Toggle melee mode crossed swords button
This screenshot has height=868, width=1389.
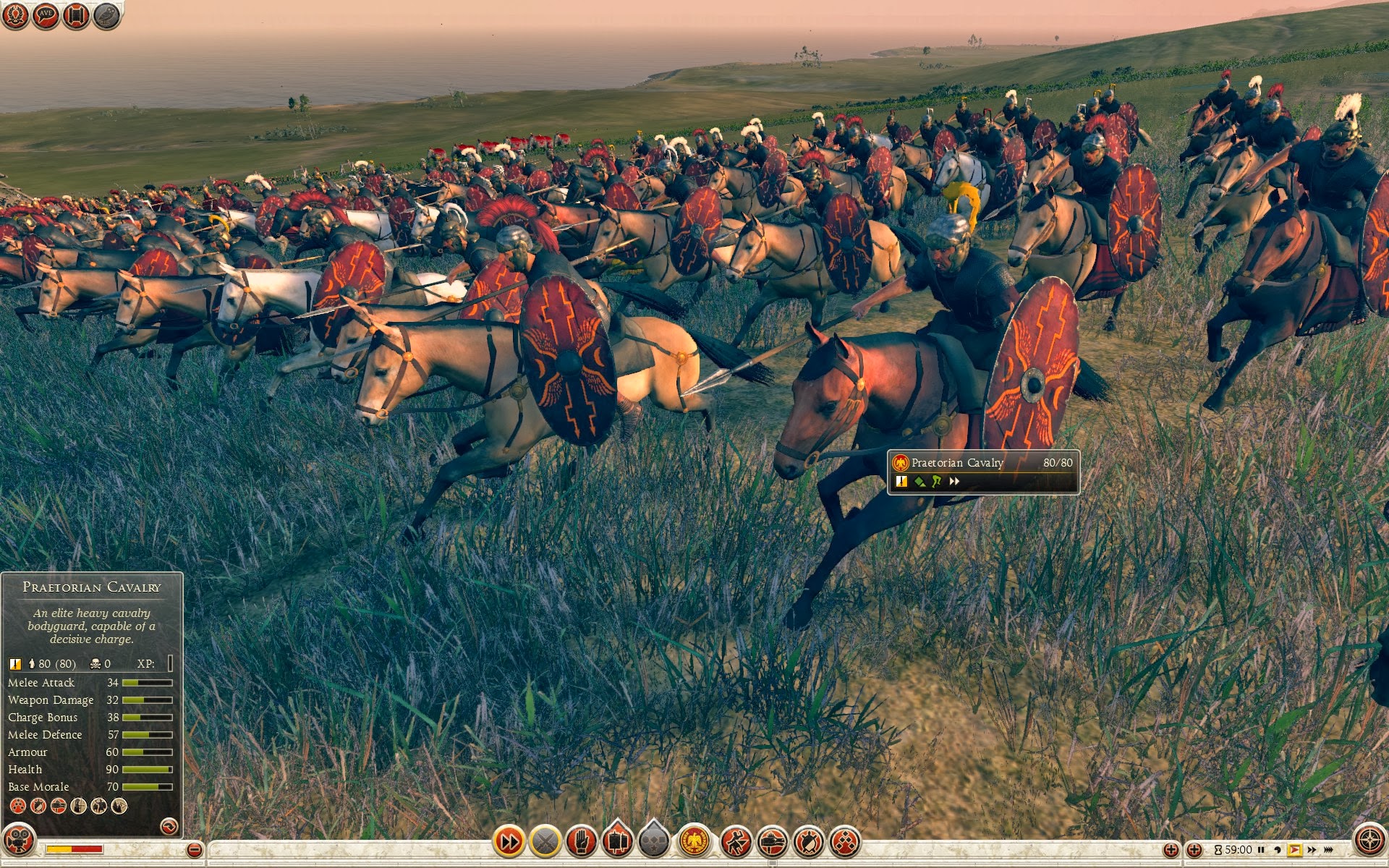click(x=545, y=841)
